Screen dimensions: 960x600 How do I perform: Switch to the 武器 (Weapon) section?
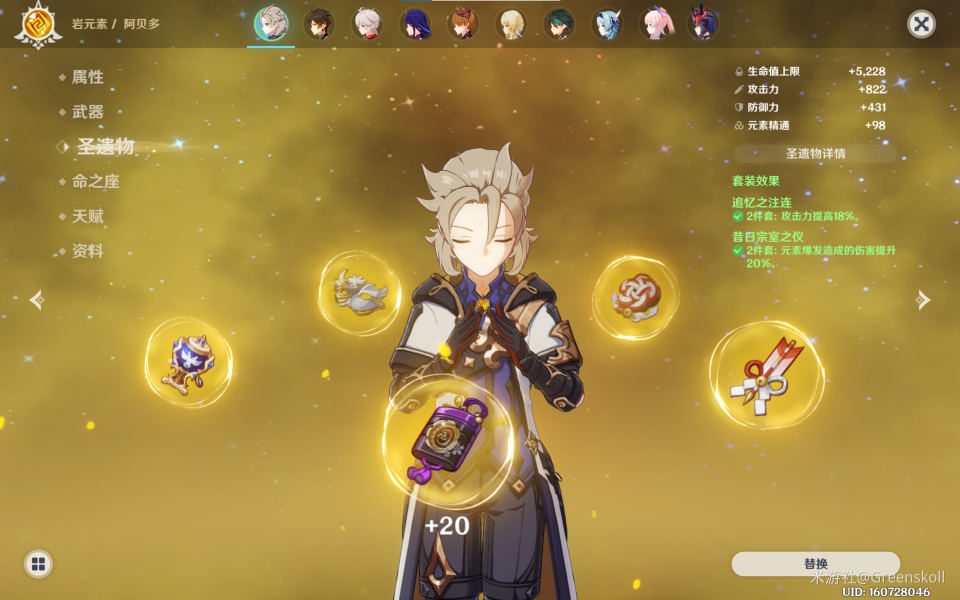click(87, 112)
